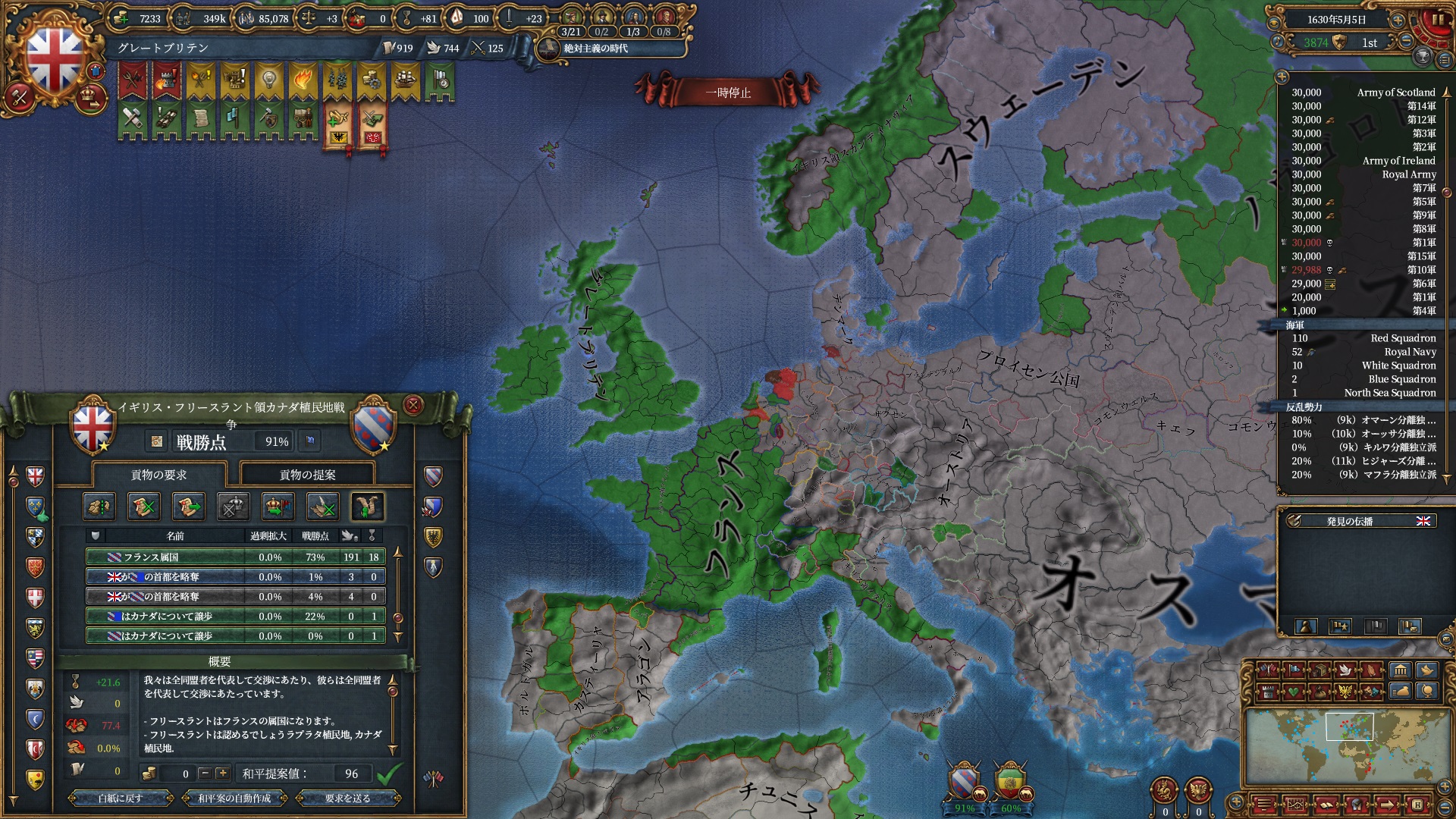Decrease the gold demand with the minus stepper
The image size is (1456, 819).
(205, 773)
